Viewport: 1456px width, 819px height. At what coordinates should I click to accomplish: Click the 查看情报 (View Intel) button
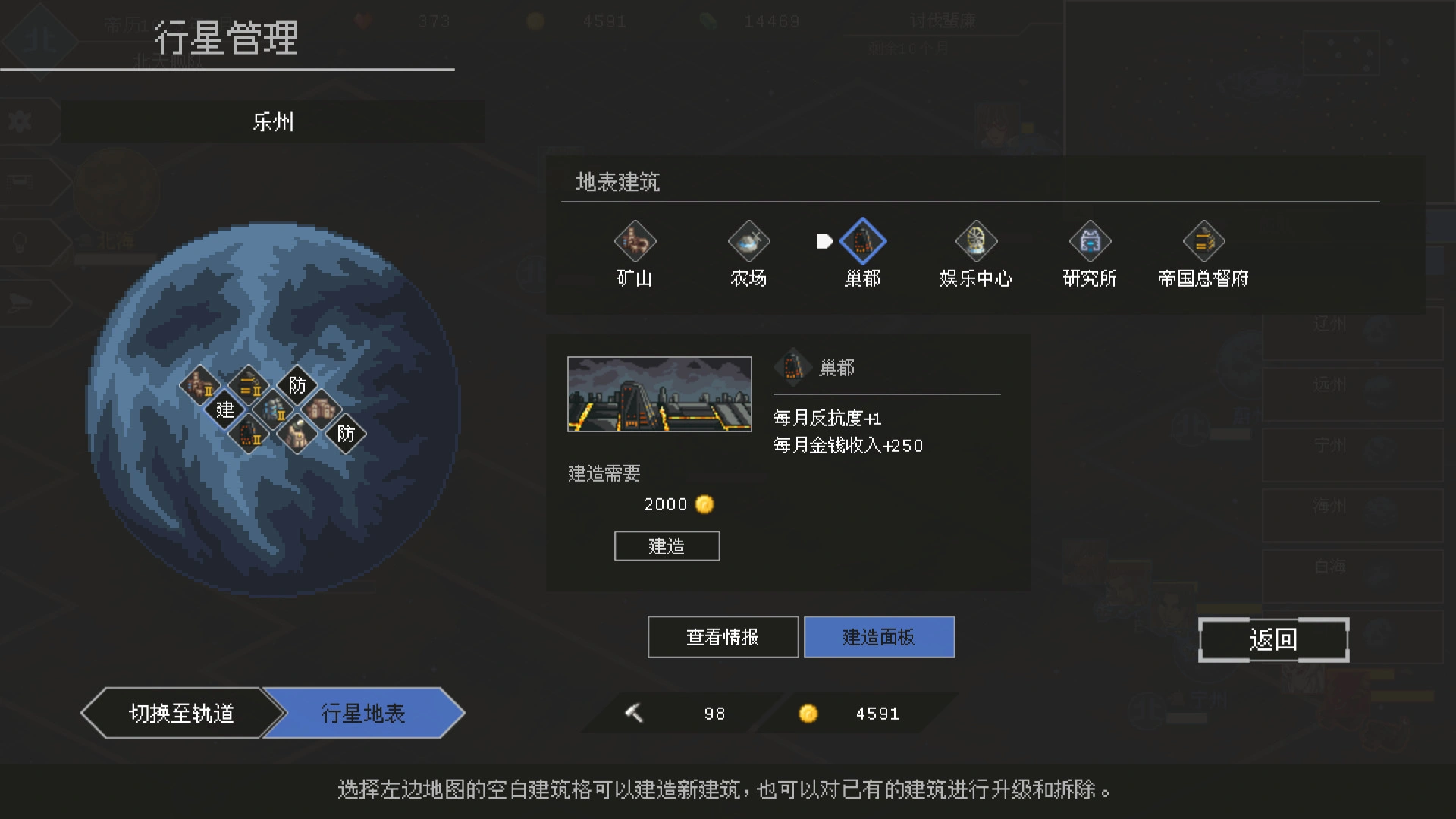(722, 637)
